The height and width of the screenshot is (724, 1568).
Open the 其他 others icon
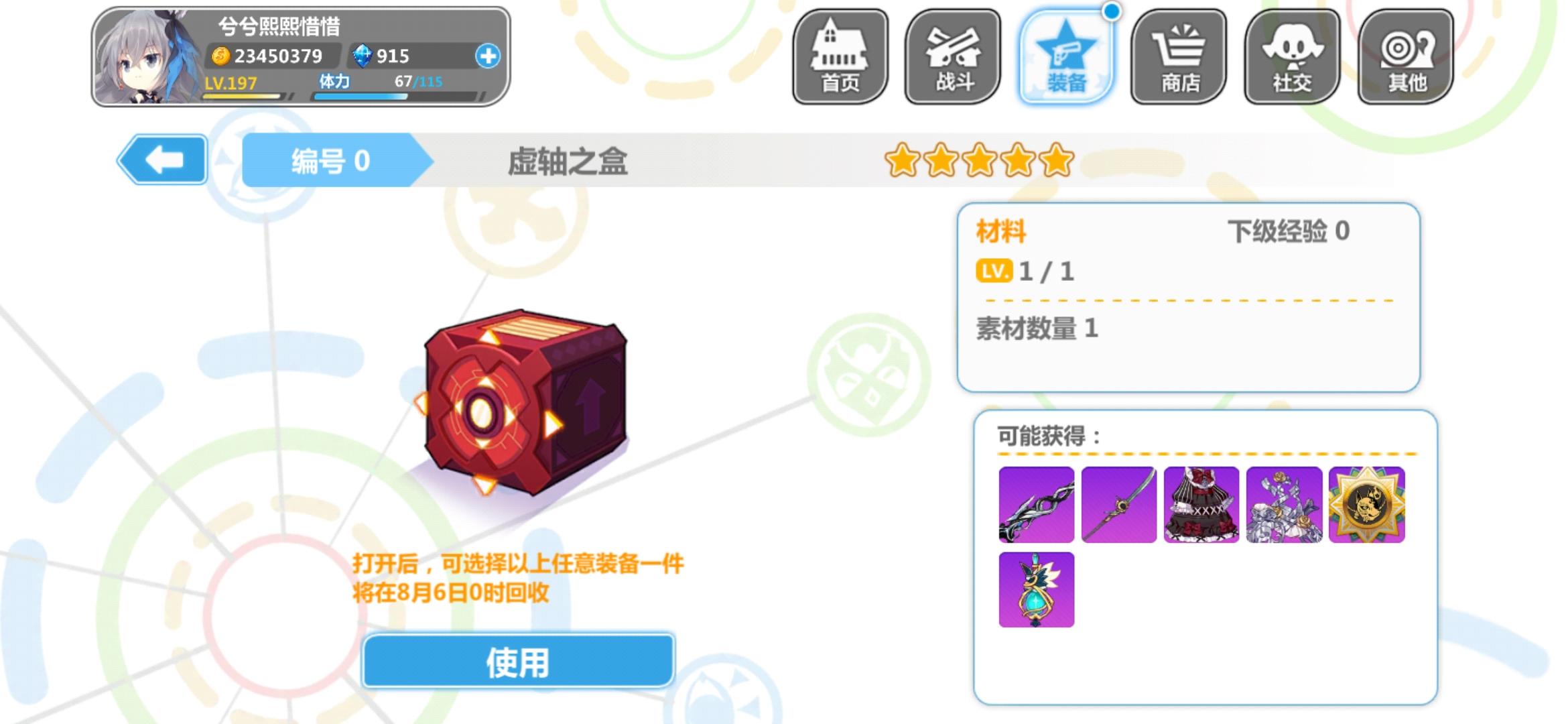pyautogui.click(x=1406, y=57)
